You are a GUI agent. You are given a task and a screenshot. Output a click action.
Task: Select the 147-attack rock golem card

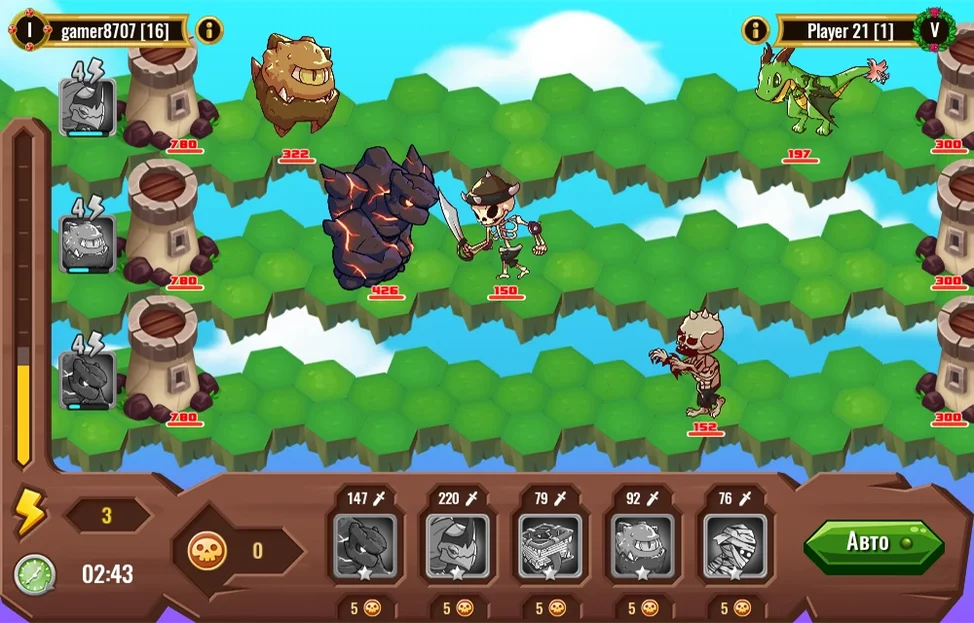[365, 546]
